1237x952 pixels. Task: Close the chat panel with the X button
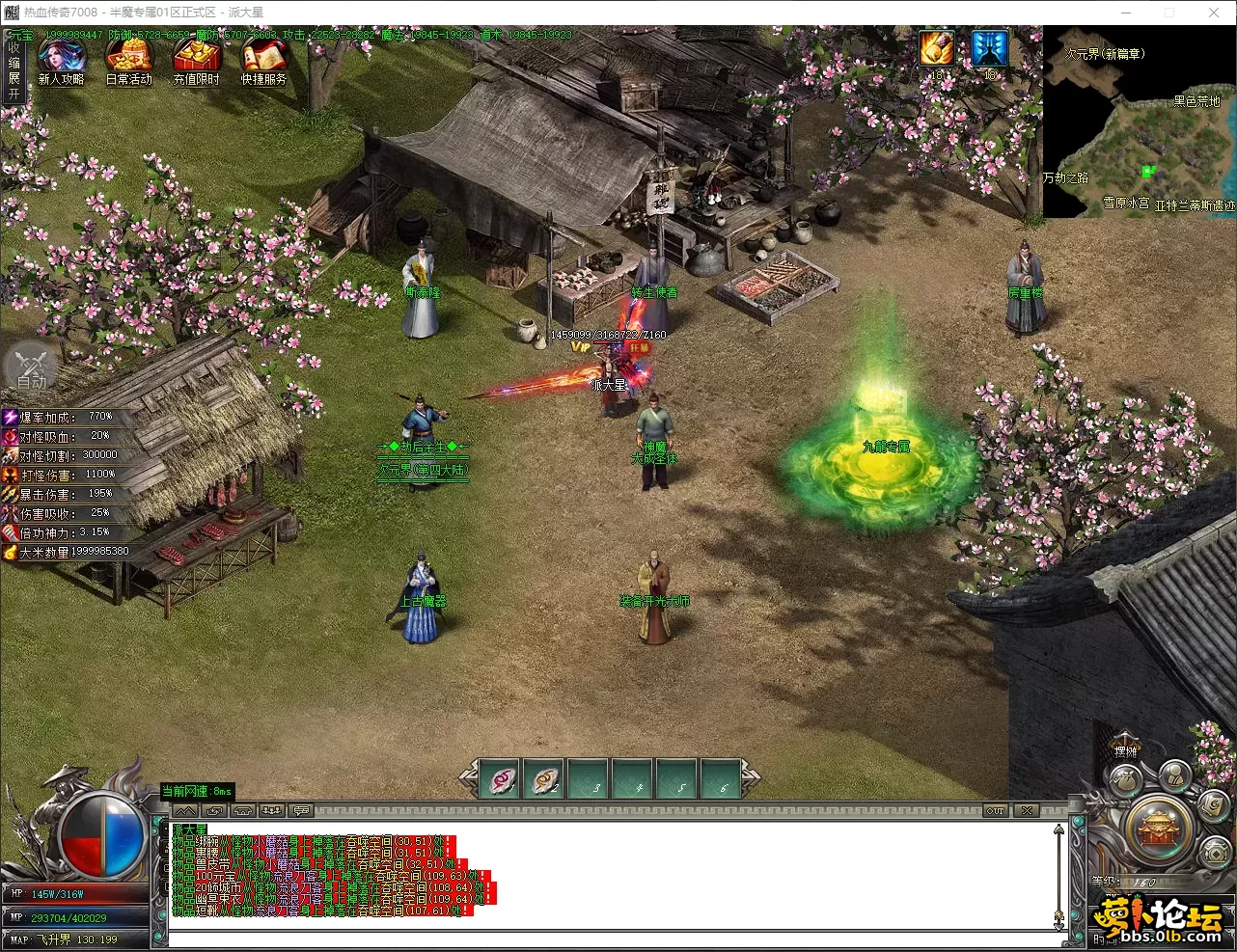click(x=1028, y=811)
